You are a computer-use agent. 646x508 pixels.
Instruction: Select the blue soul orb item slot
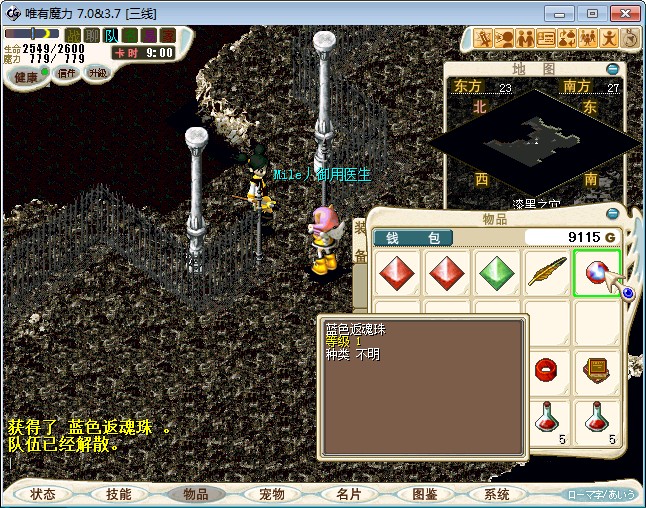pos(597,273)
